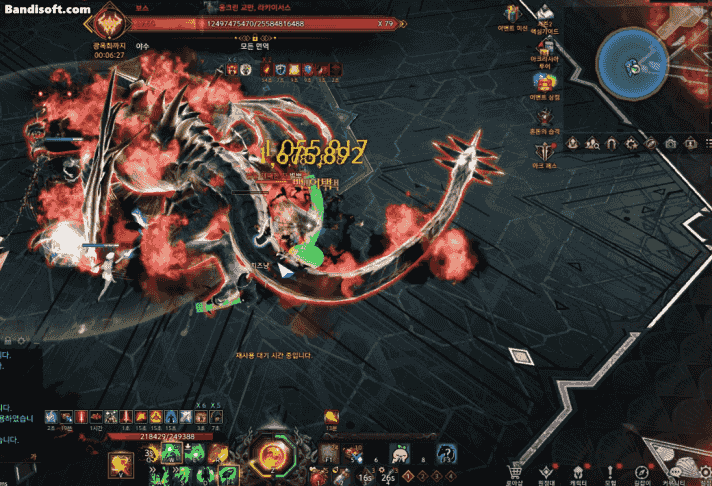
Task: Use the skull item in quickslot bar
Action: tap(398, 453)
